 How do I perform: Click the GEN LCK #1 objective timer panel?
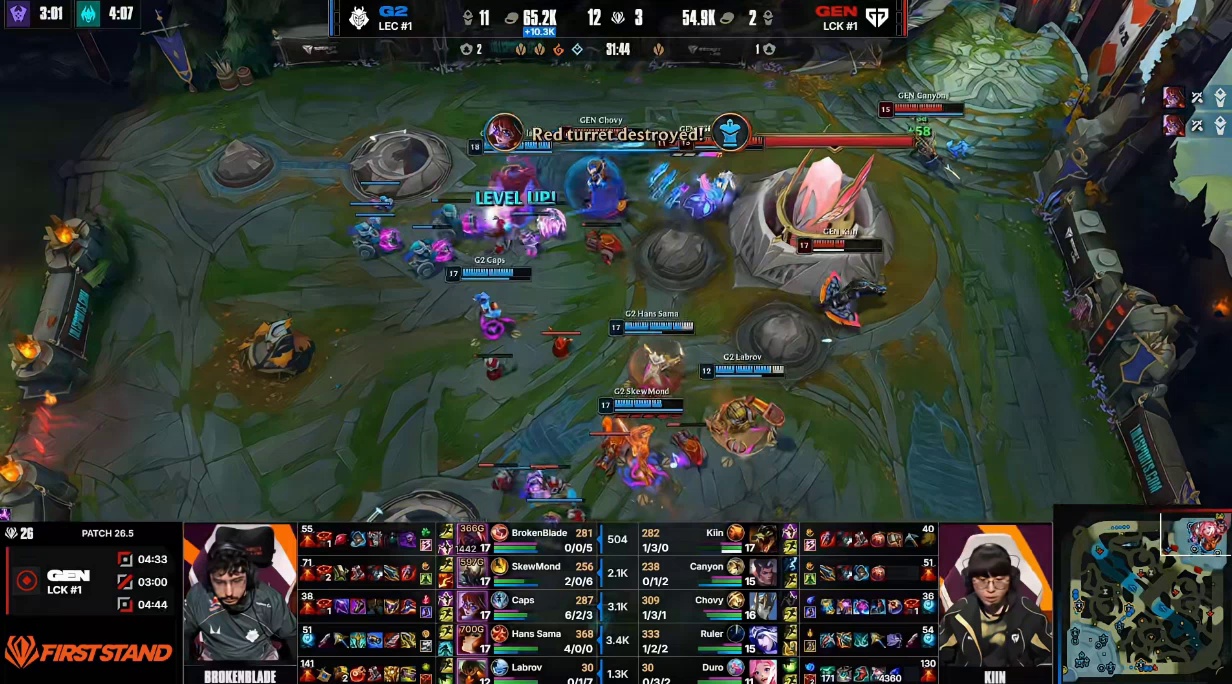pyautogui.click(x=90, y=579)
